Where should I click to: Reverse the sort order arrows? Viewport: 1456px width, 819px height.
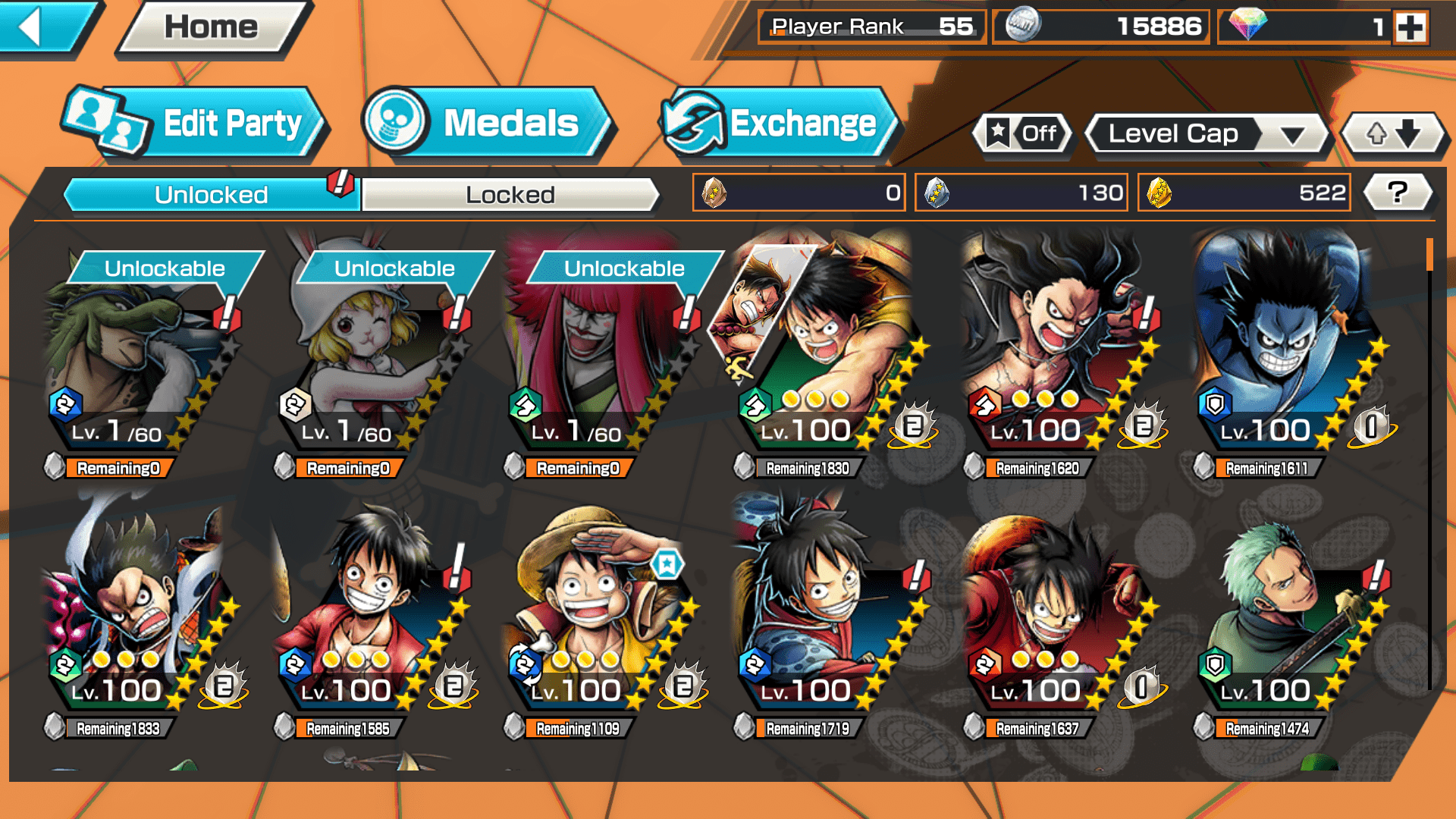pyautogui.click(x=1393, y=134)
